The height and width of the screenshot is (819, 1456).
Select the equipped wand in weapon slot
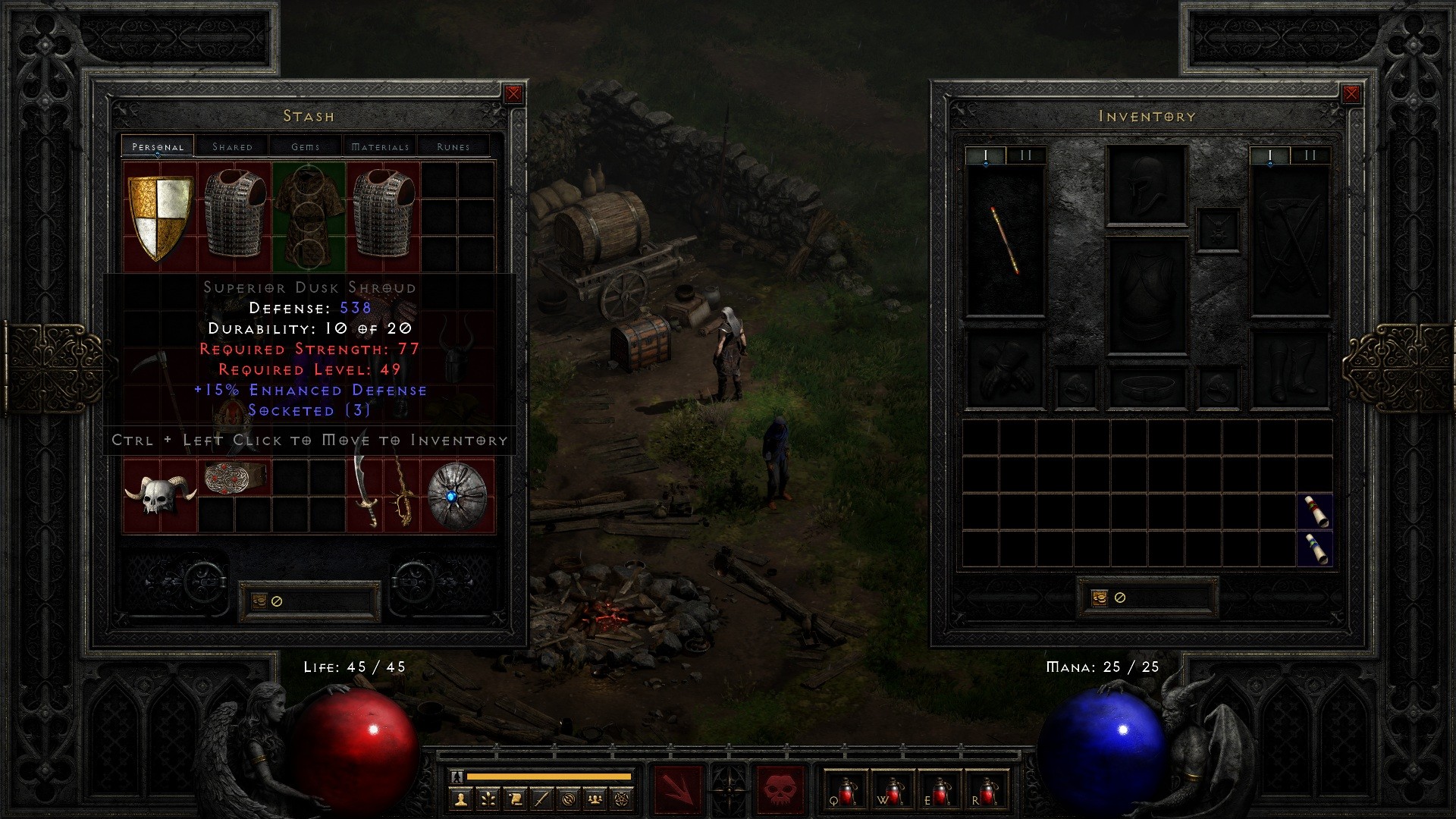pyautogui.click(x=1005, y=240)
